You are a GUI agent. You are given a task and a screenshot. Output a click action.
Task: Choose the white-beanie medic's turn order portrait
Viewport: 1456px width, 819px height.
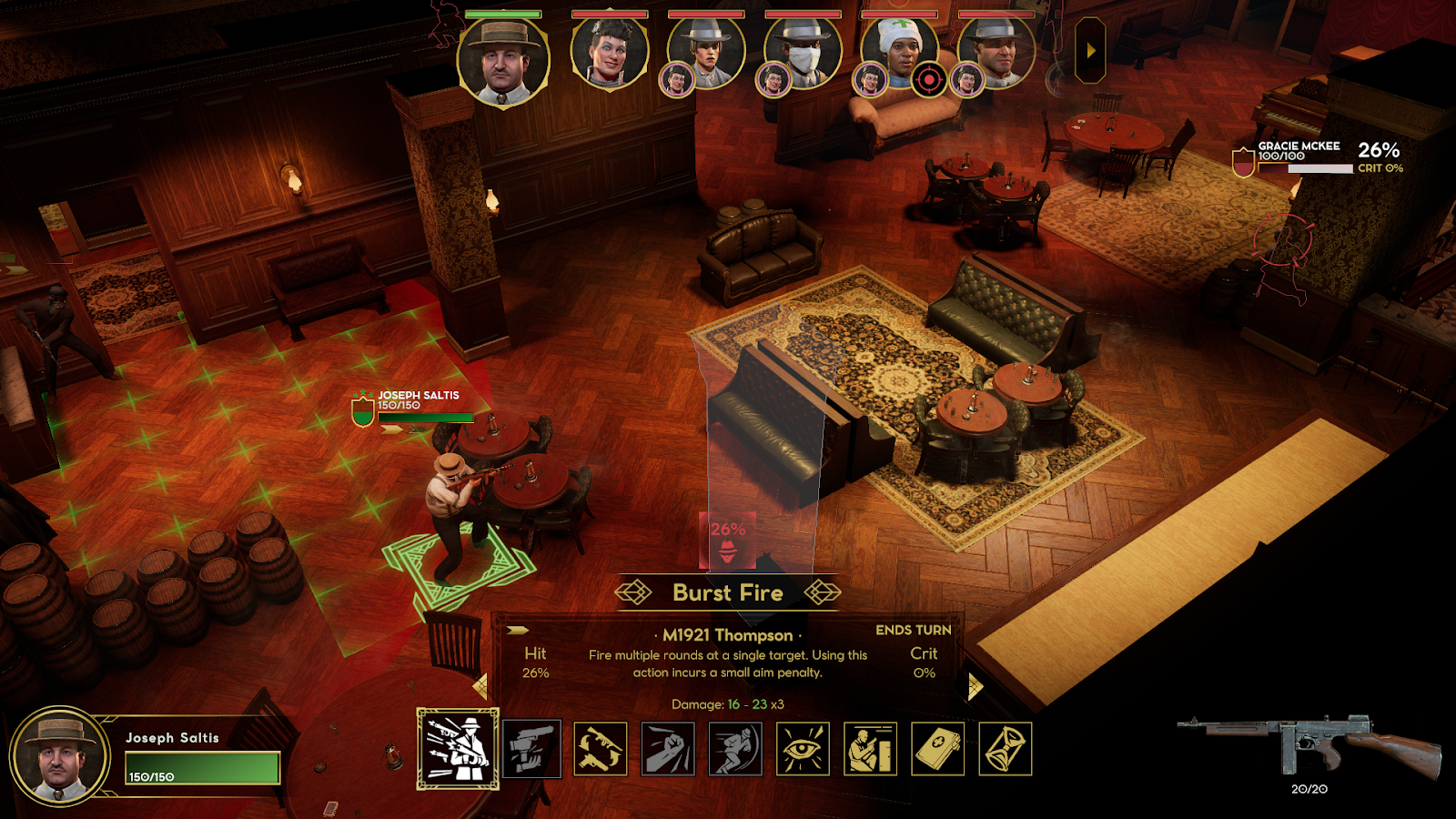pyautogui.click(x=900, y=53)
